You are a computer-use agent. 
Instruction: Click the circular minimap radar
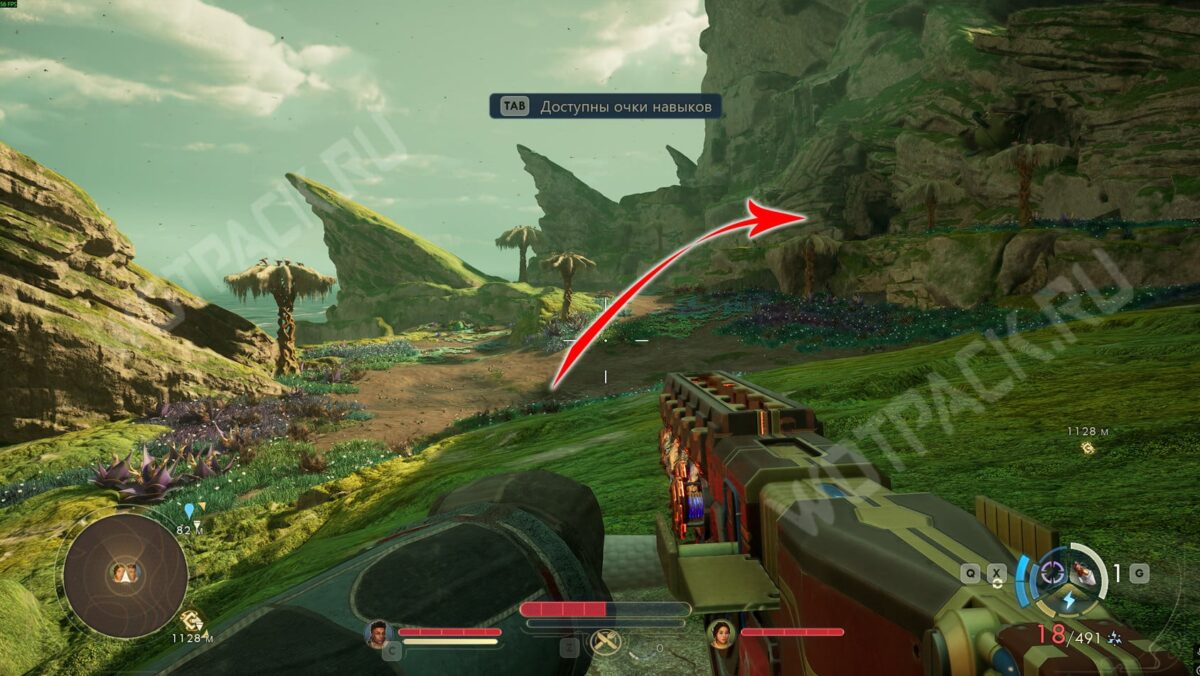coord(125,573)
